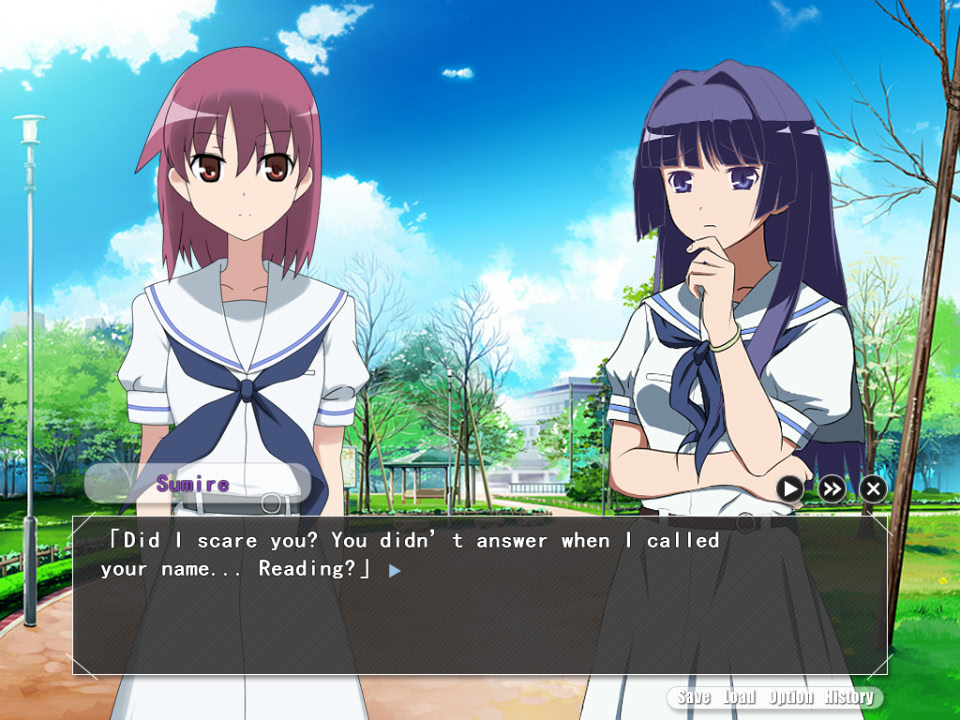Viewport: 960px width, 720px height.
Task: Open the Option settings
Action: pos(790,698)
